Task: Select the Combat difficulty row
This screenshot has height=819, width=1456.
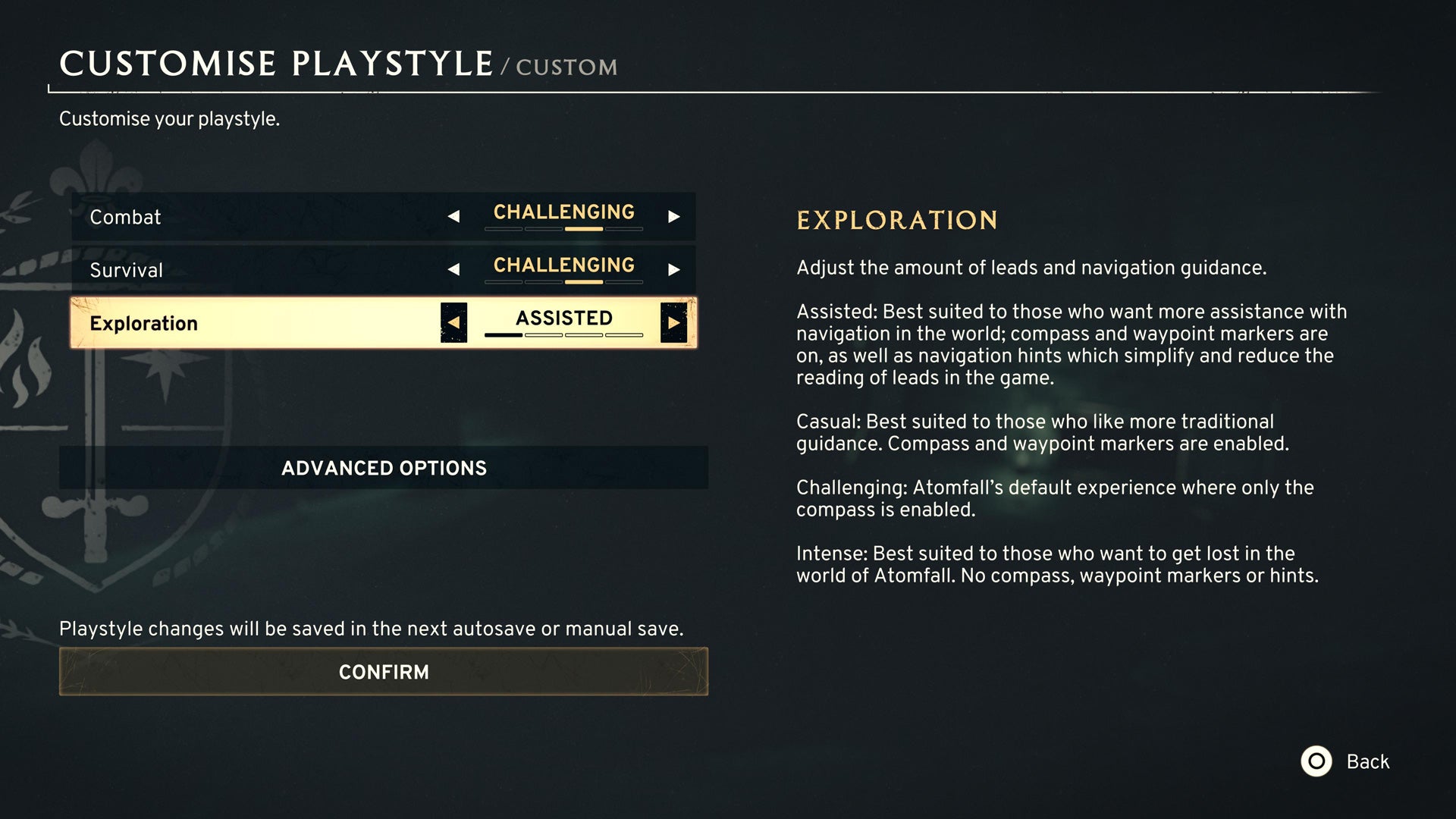Action: [227, 216]
